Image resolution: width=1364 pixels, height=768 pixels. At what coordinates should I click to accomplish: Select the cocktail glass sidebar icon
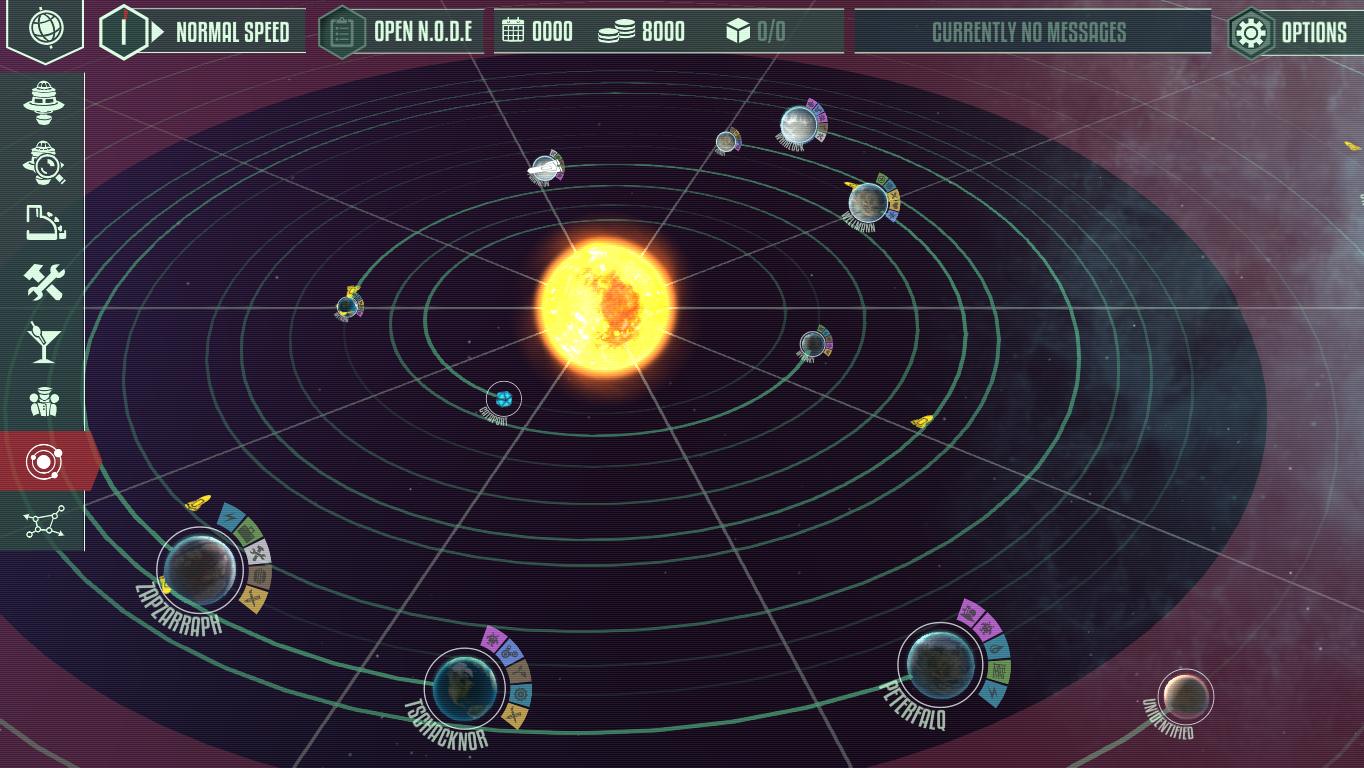coord(43,342)
